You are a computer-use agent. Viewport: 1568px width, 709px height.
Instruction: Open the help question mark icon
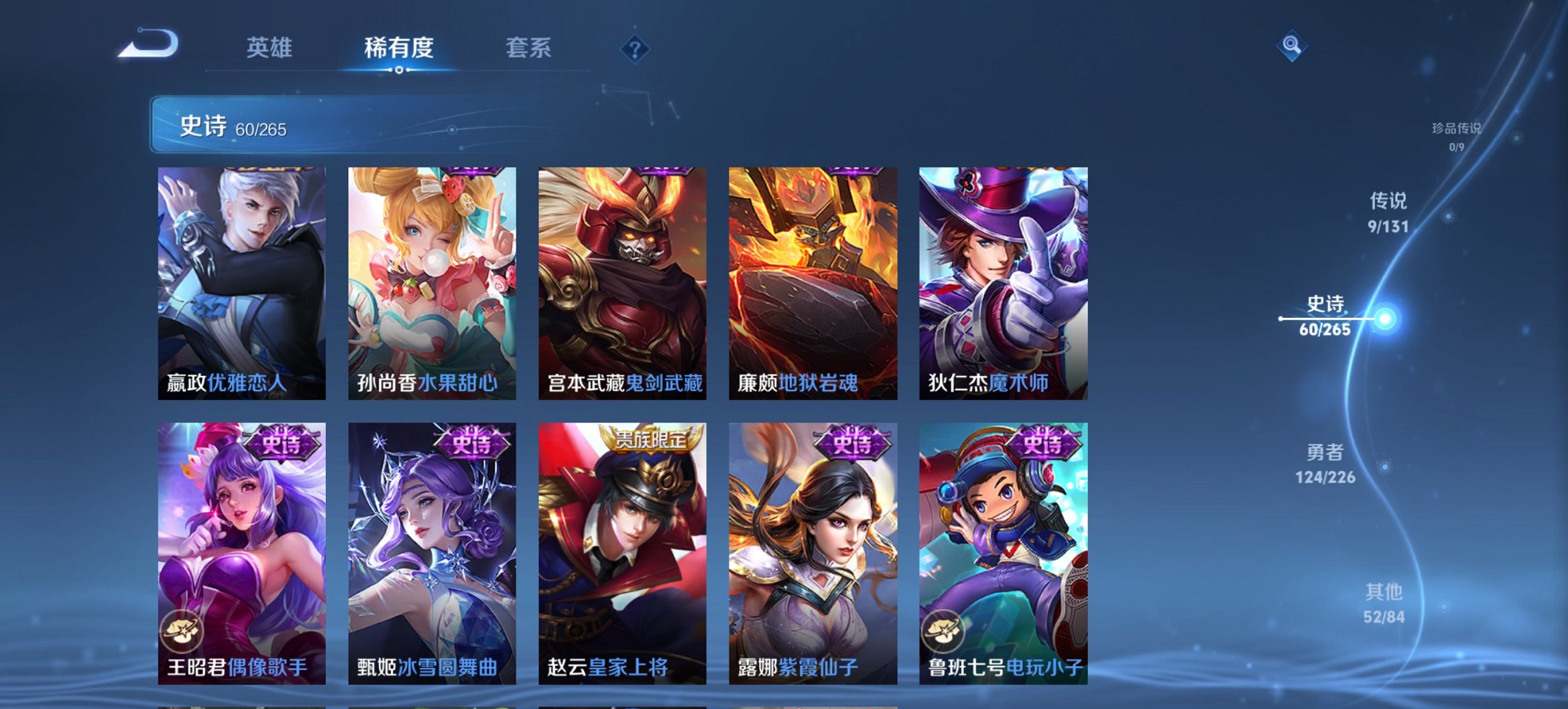634,48
